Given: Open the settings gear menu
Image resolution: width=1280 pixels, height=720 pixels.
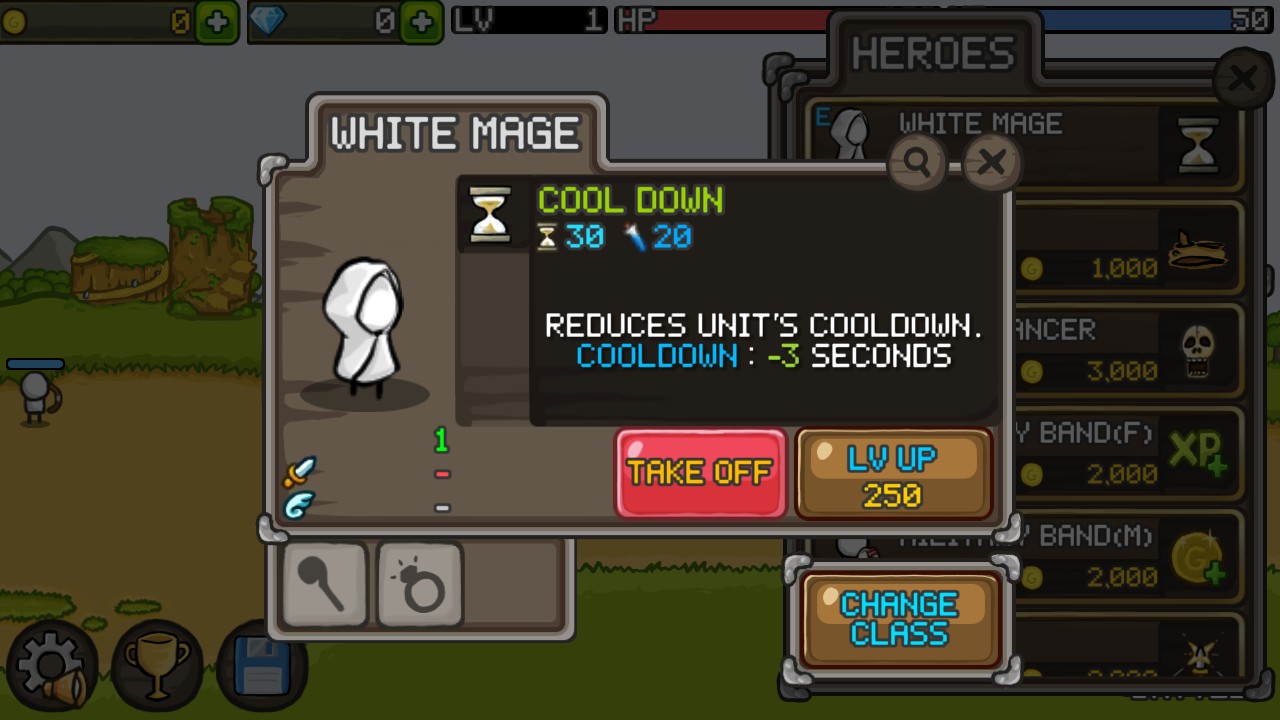Looking at the screenshot, I should click(52, 663).
